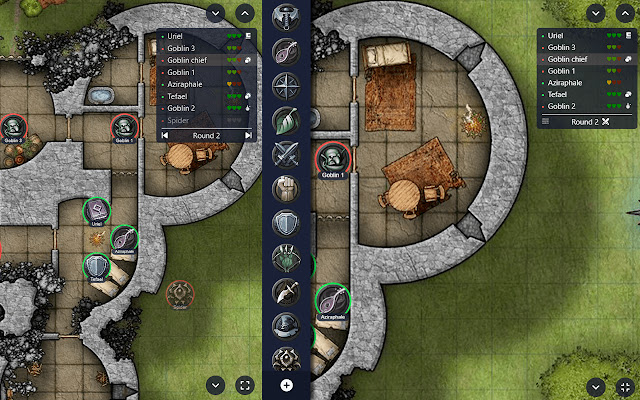Click the plus button below the toolbar

[286, 385]
